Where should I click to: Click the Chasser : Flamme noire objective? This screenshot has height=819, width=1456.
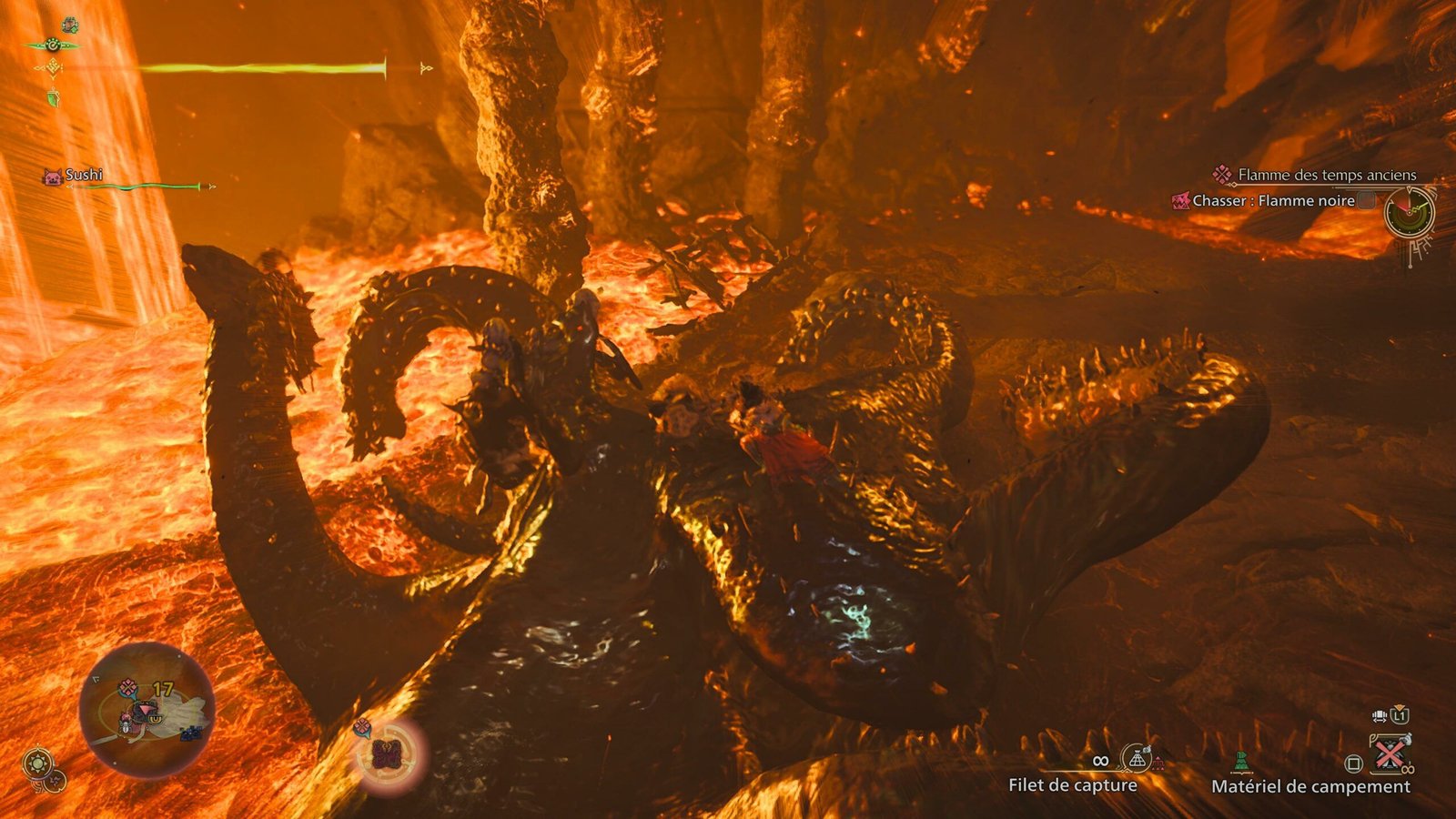[x=1273, y=201]
